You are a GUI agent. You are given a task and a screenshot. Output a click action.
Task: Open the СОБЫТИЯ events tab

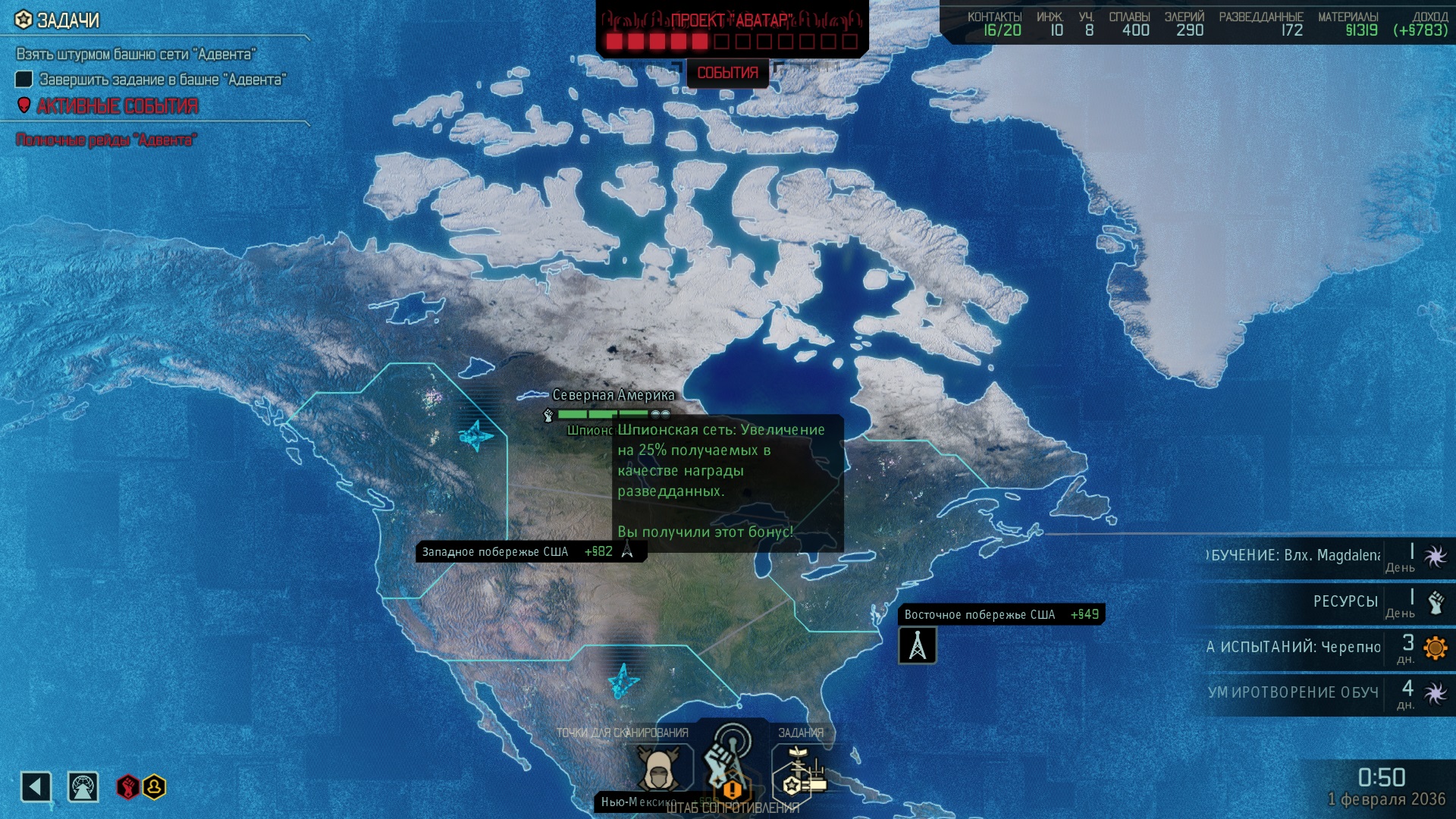[727, 73]
